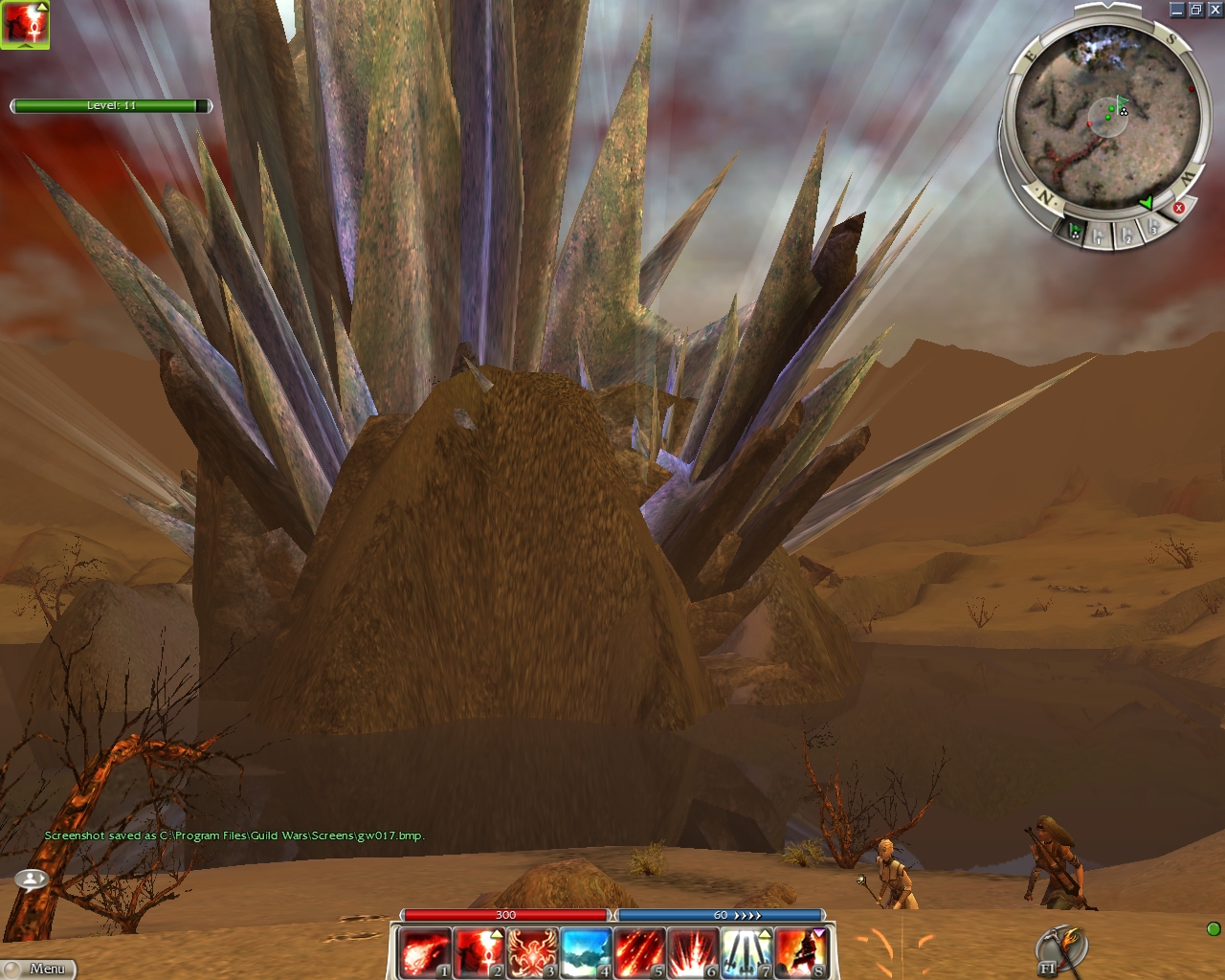This screenshot has width=1225, height=980.
Task: Select the axe weapon set F1
Action: [x=1060, y=951]
